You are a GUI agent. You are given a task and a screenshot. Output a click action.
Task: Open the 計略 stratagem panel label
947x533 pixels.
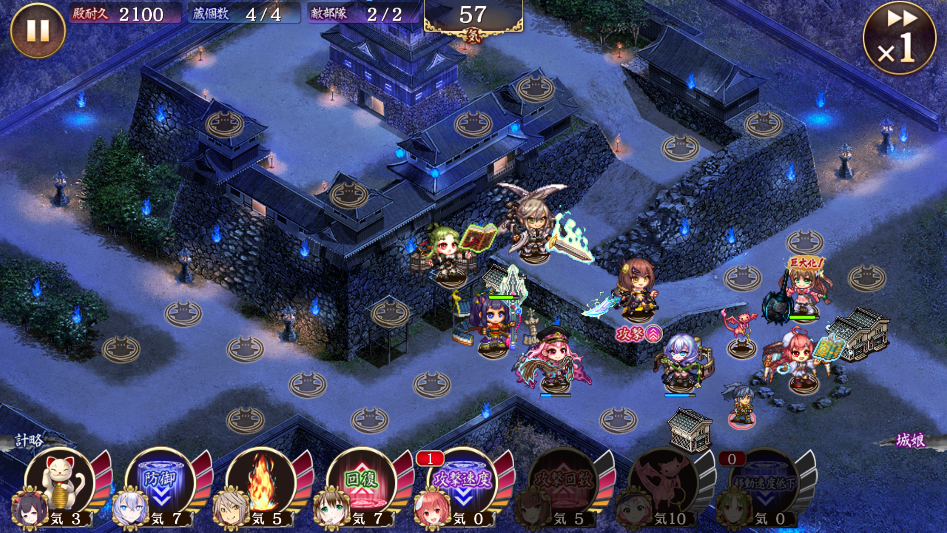[30, 441]
